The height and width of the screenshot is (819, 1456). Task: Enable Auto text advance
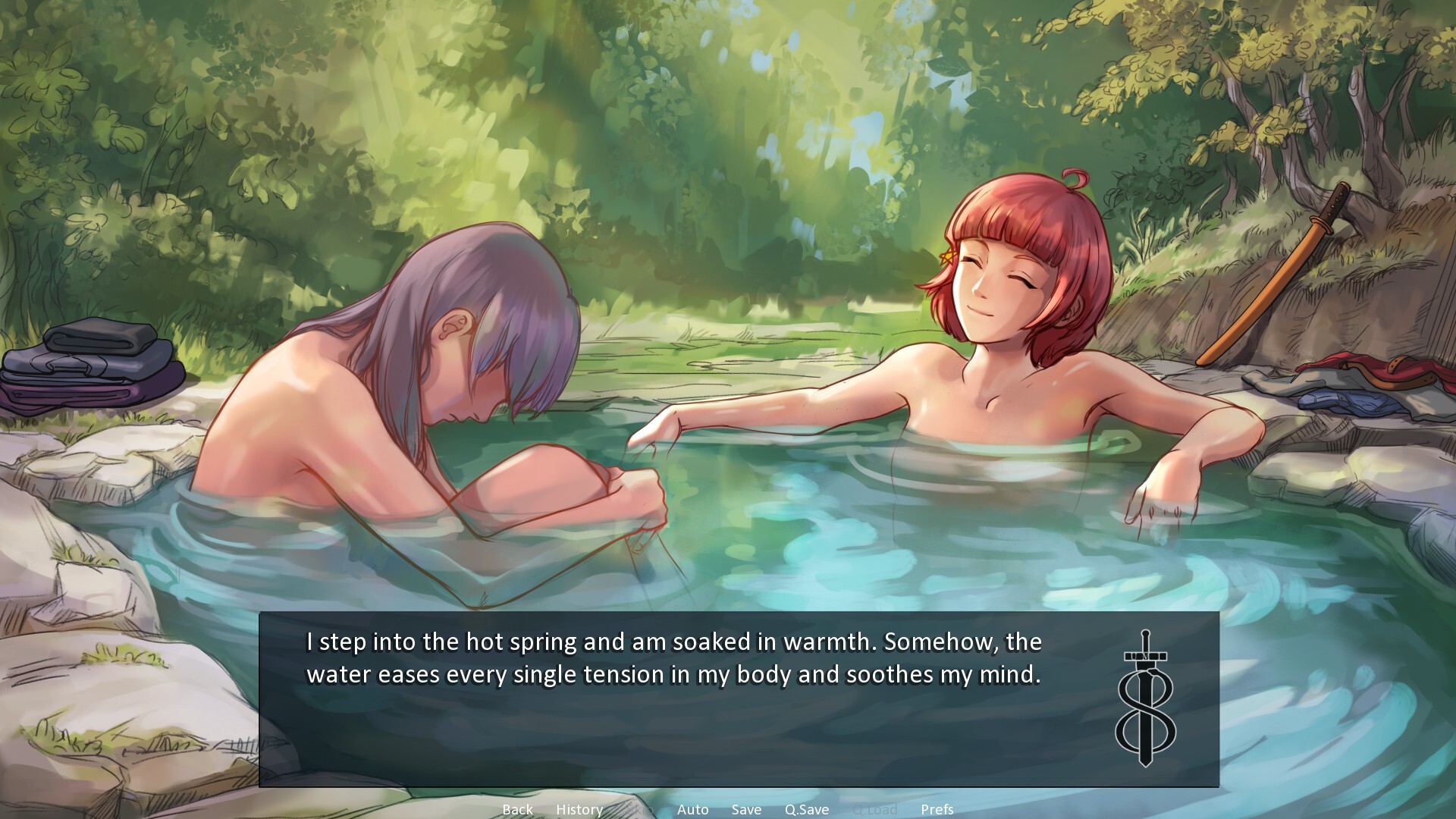point(692,809)
